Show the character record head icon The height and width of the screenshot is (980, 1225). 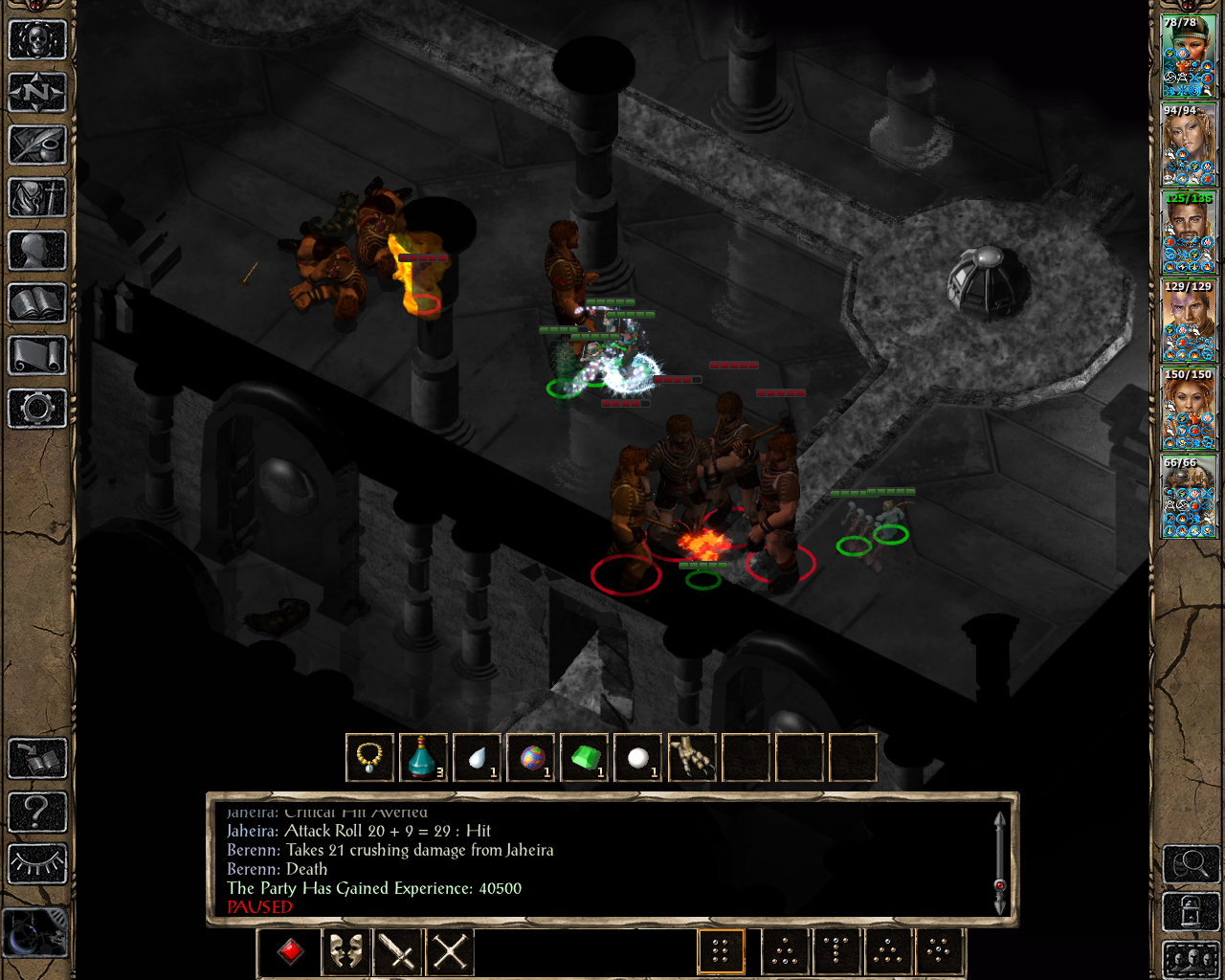tap(37, 251)
